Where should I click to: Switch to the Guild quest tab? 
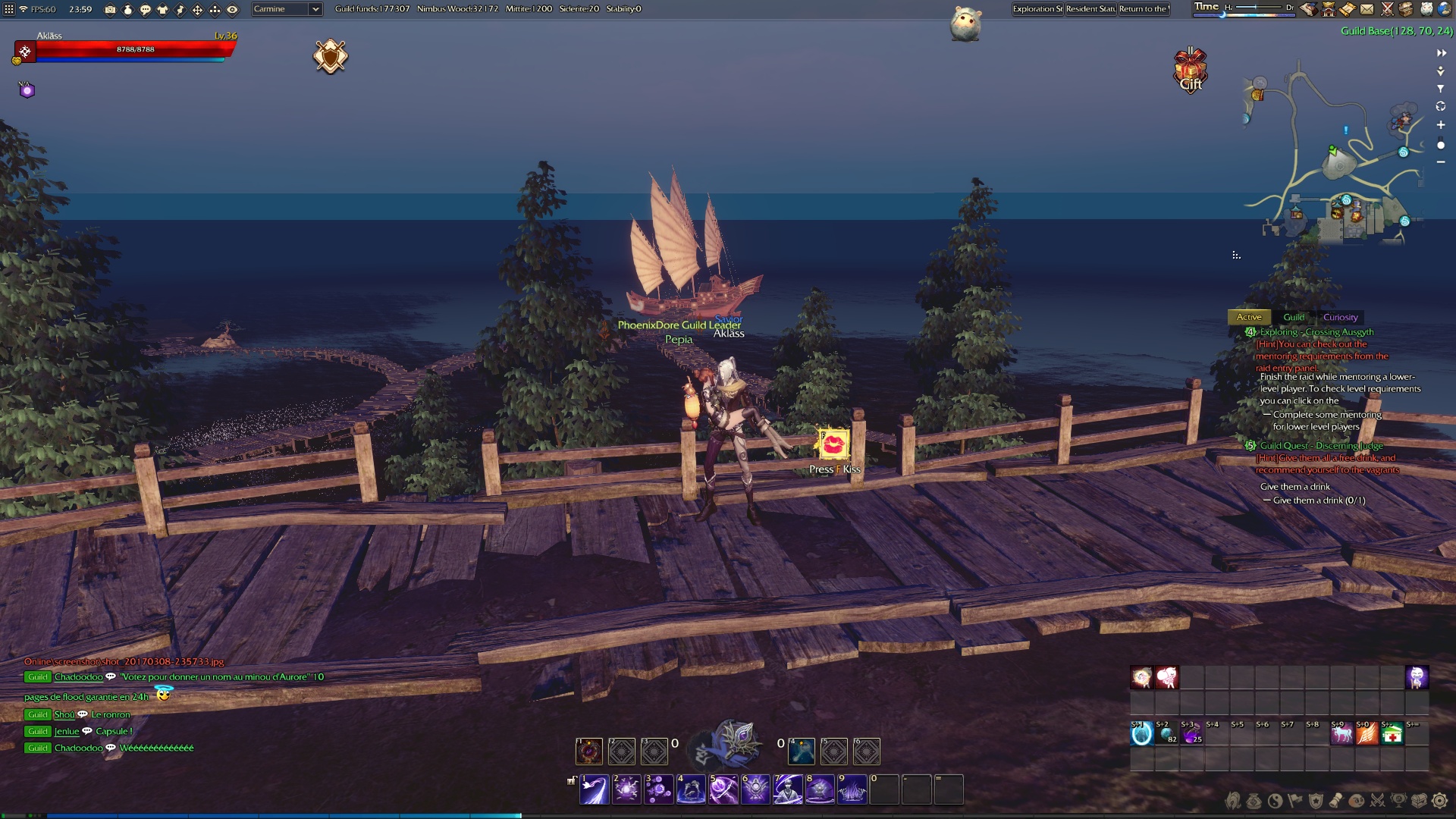click(x=1294, y=318)
